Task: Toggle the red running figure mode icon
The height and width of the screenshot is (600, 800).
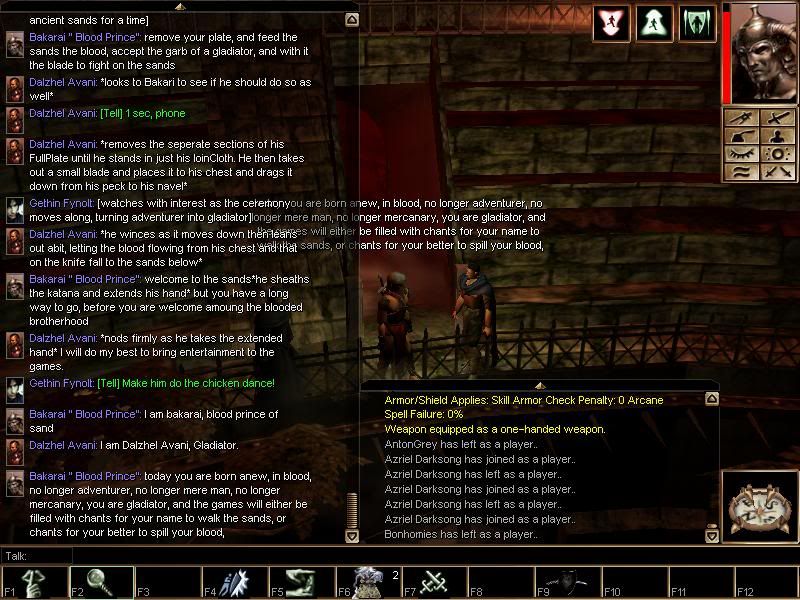Action: [x=610, y=24]
